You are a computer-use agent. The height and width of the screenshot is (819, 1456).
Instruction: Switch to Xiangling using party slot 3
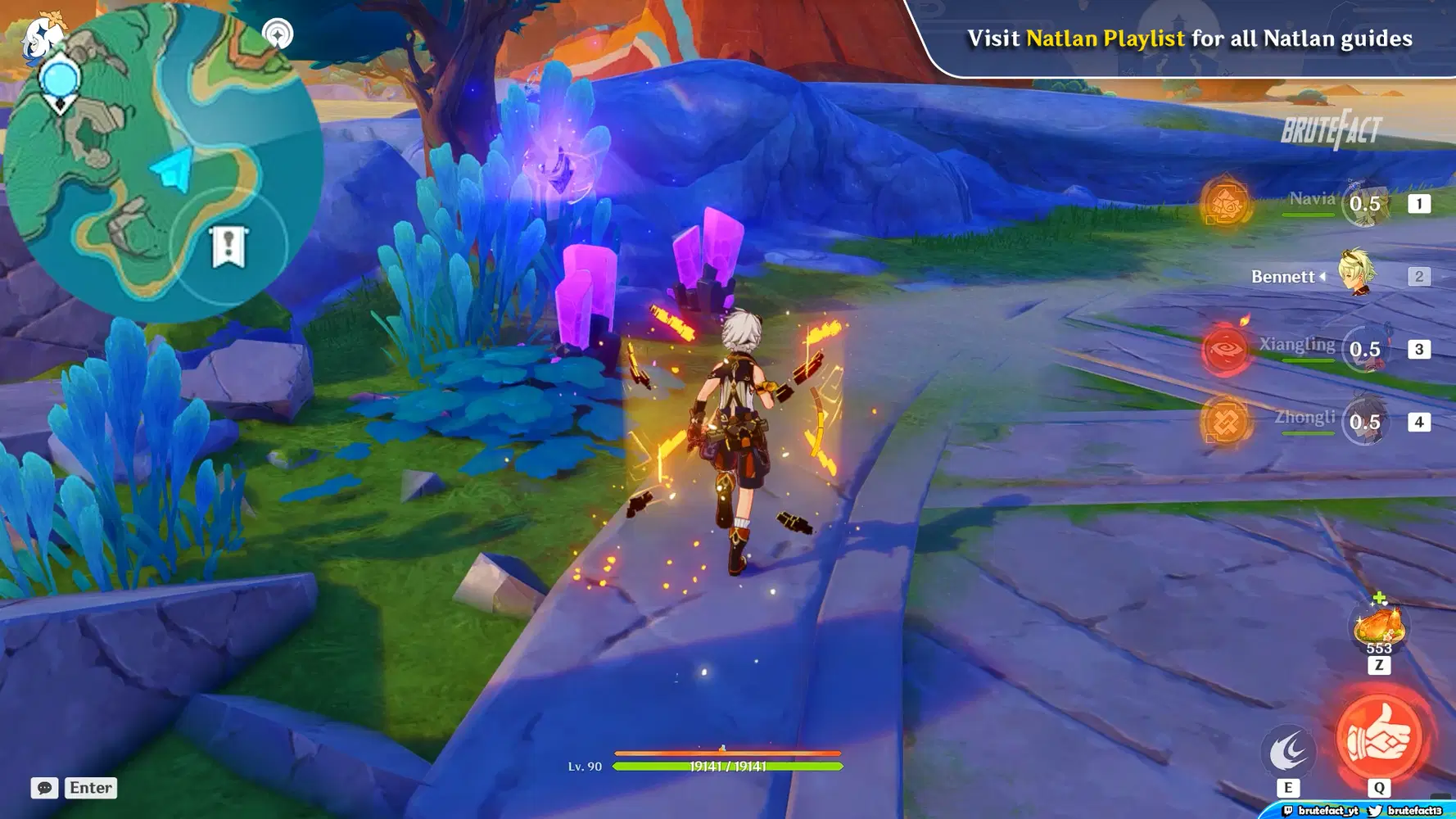(1420, 348)
